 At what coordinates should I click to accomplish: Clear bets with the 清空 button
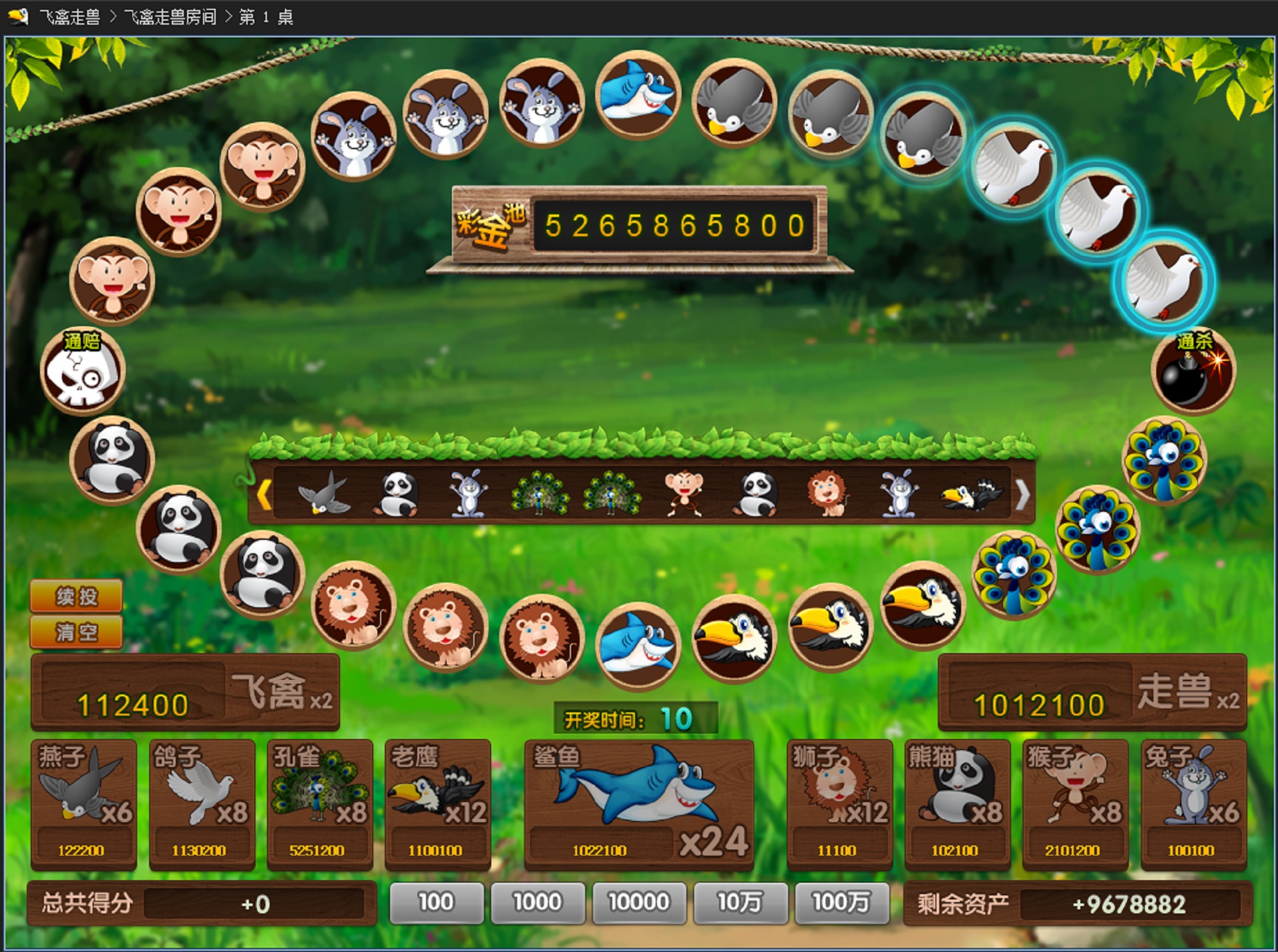(76, 631)
